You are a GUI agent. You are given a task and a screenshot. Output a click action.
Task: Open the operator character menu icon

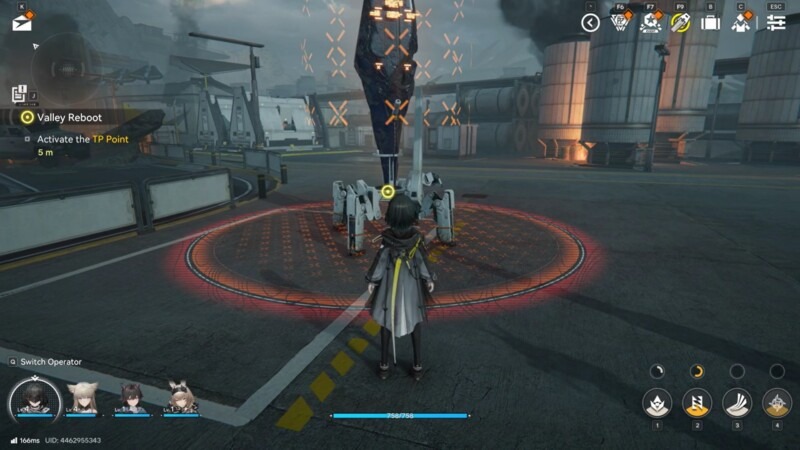click(741, 23)
